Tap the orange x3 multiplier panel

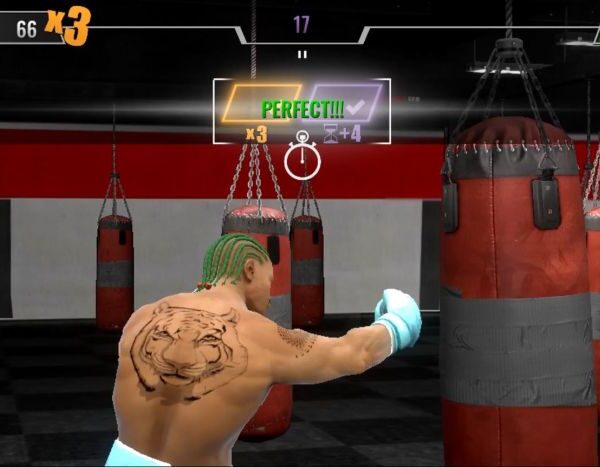click(x=260, y=103)
